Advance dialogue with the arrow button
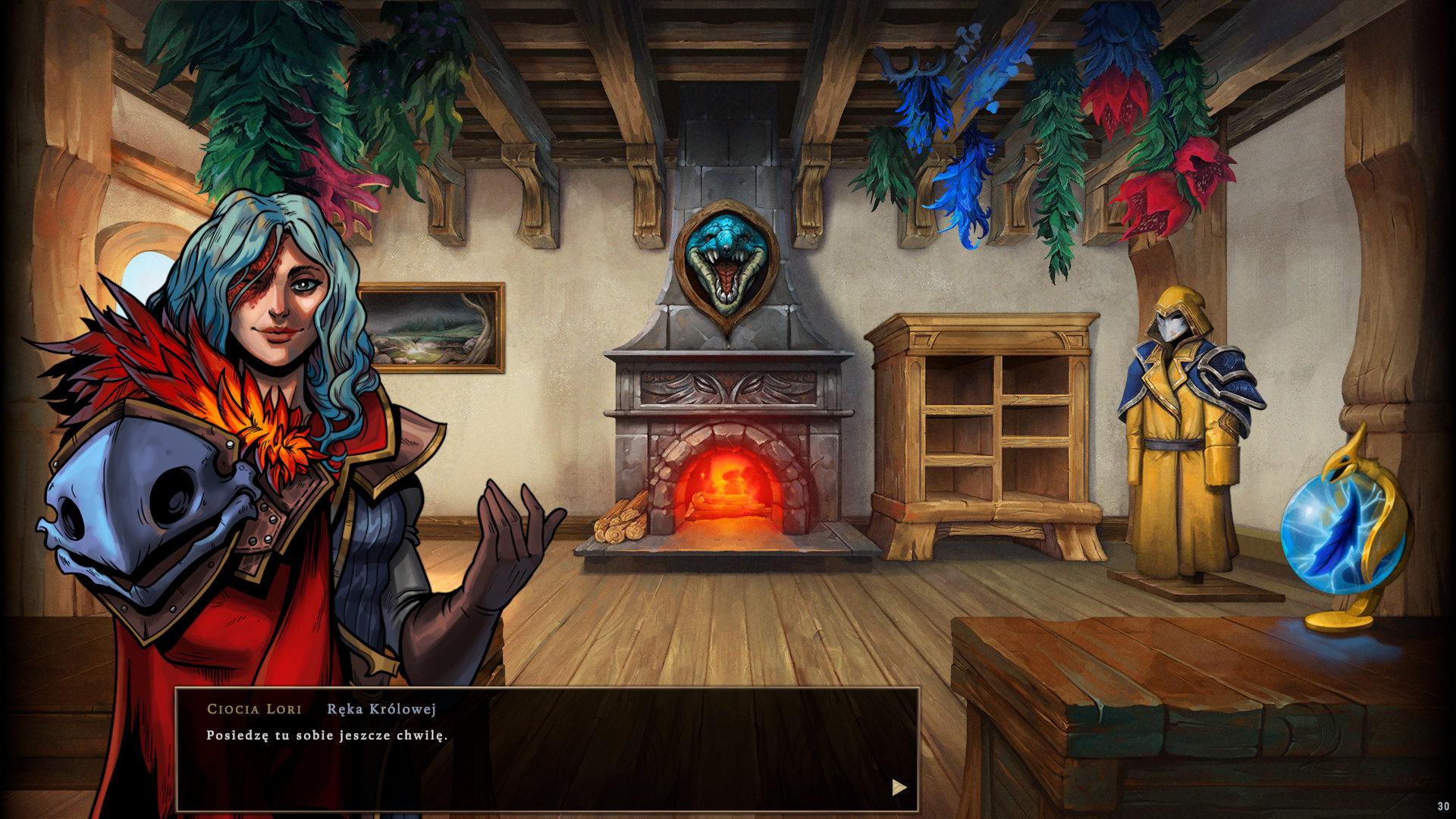Image resolution: width=1456 pixels, height=819 pixels. 899,787
